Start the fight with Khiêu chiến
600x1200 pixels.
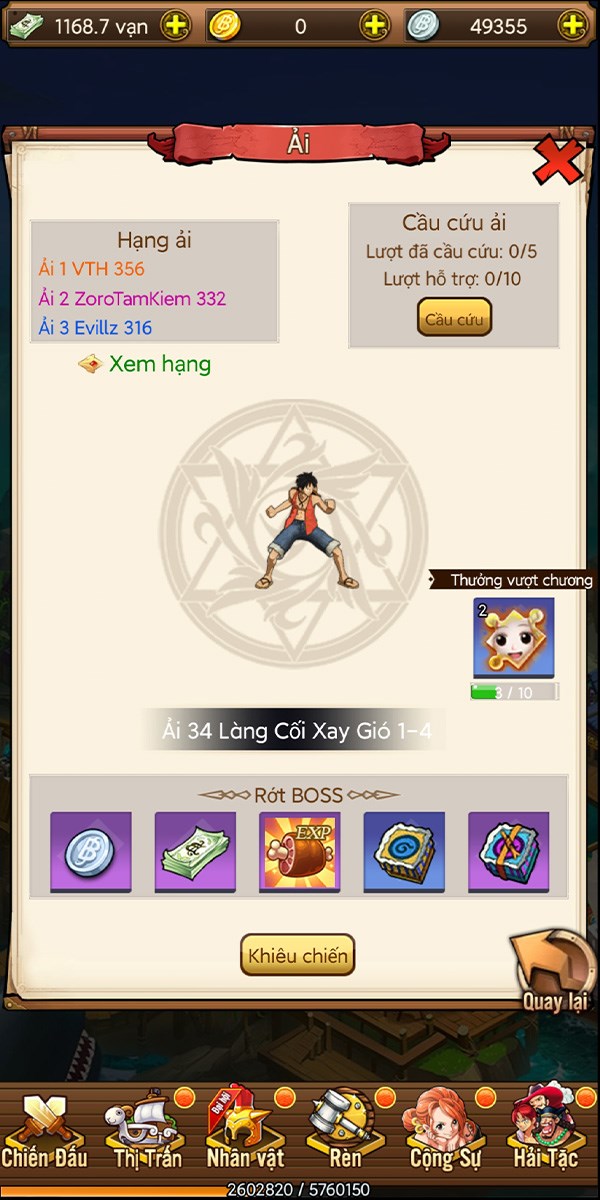coord(297,955)
